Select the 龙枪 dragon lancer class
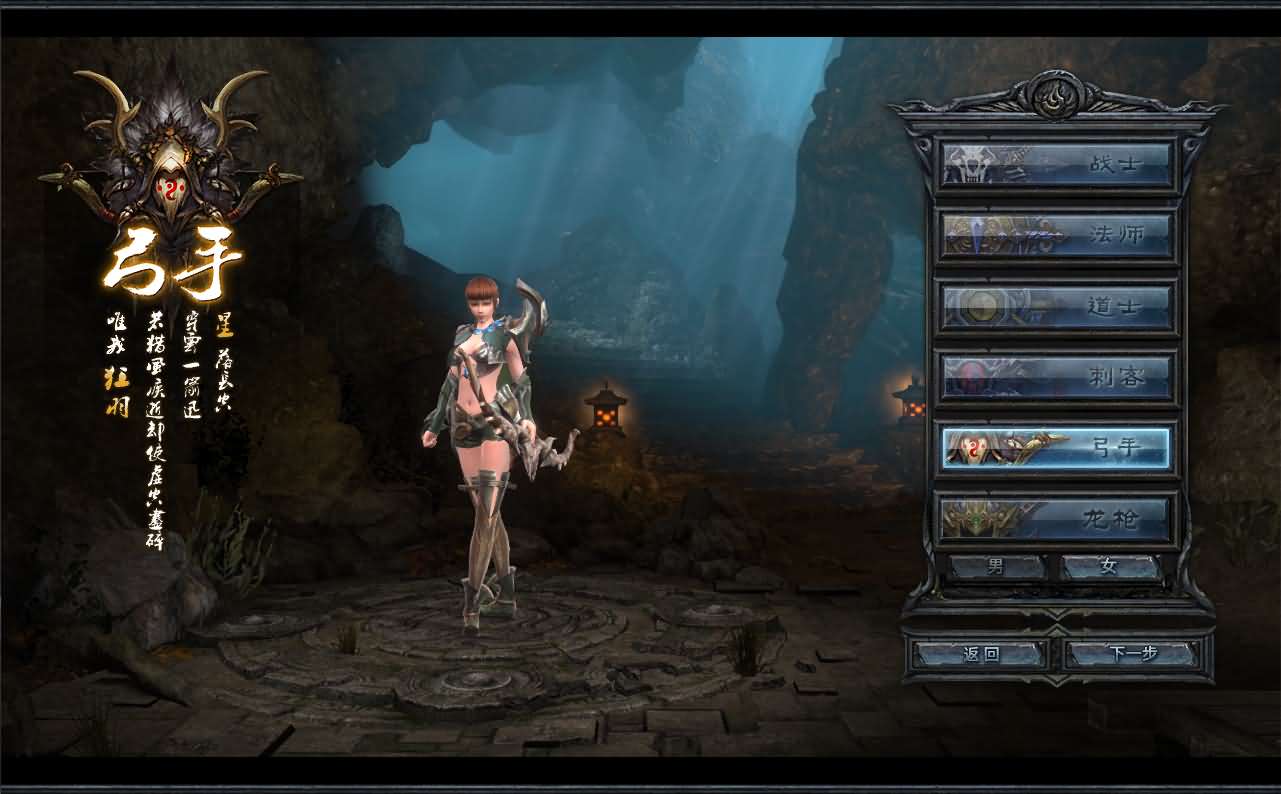1281x794 pixels. [x=1056, y=519]
